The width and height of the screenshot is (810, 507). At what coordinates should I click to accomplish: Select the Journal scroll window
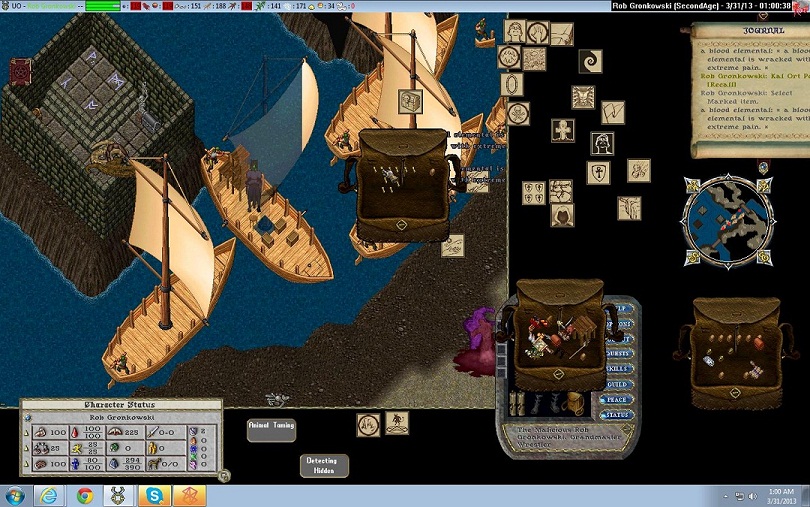click(x=750, y=90)
